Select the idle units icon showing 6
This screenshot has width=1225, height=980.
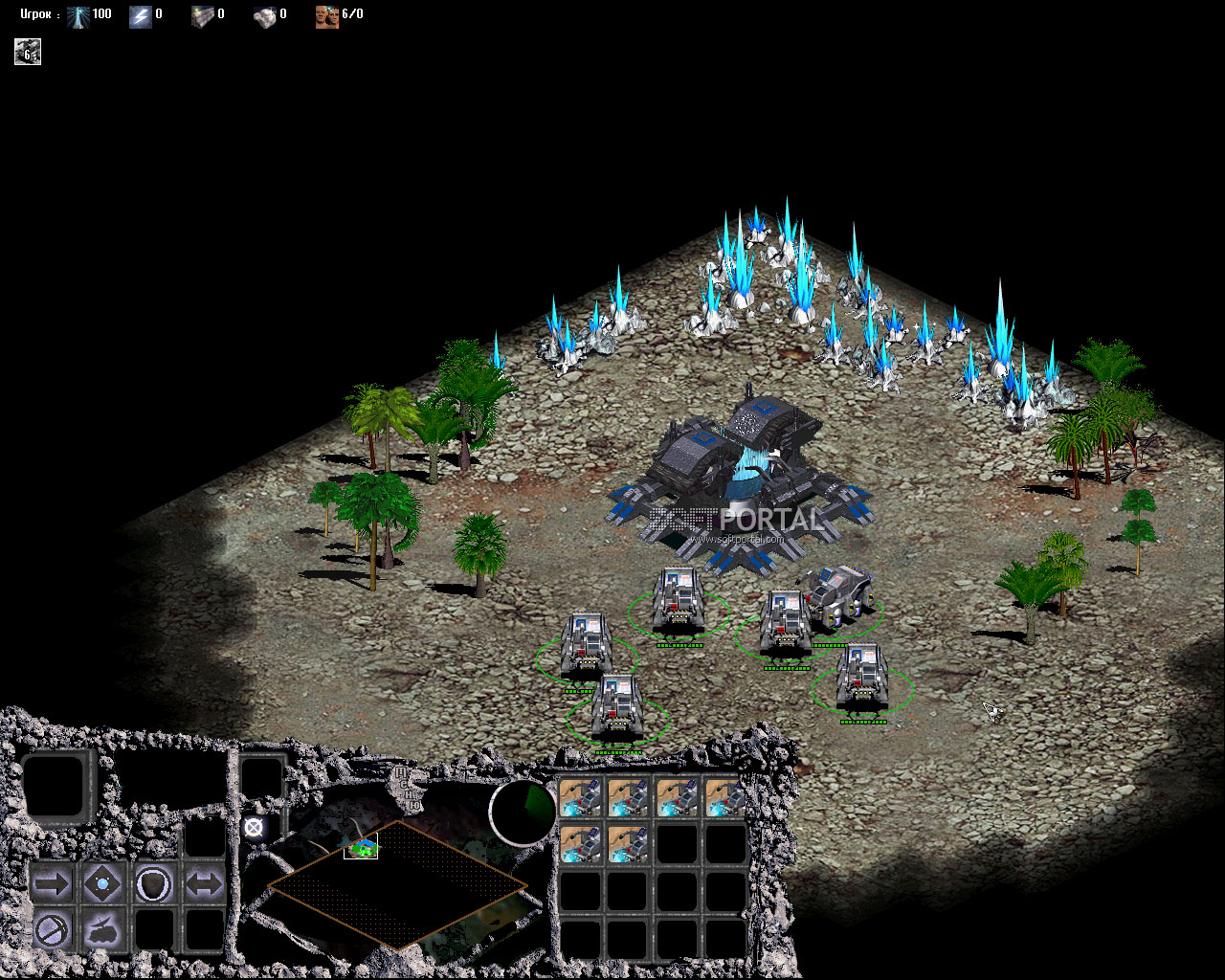point(28,53)
